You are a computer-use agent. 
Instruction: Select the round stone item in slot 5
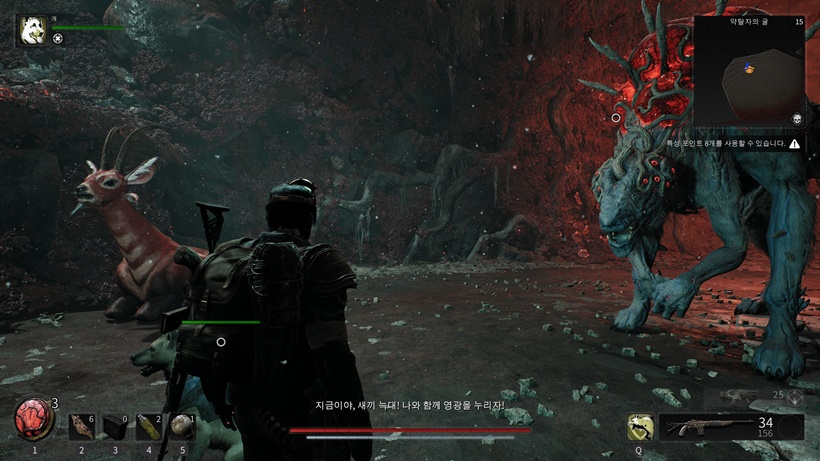pos(182,427)
